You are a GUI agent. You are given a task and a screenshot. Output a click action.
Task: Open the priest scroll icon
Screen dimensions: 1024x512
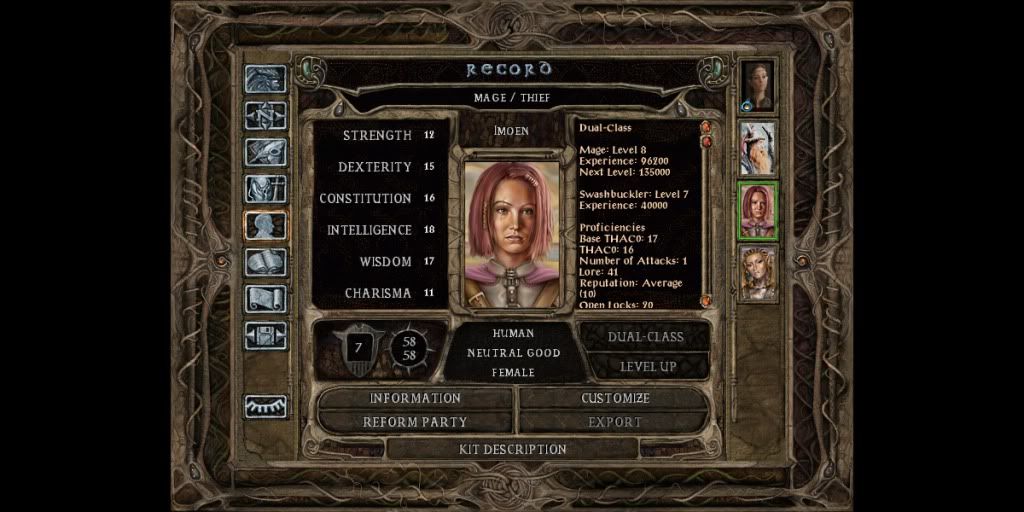[x=265, y=299]
